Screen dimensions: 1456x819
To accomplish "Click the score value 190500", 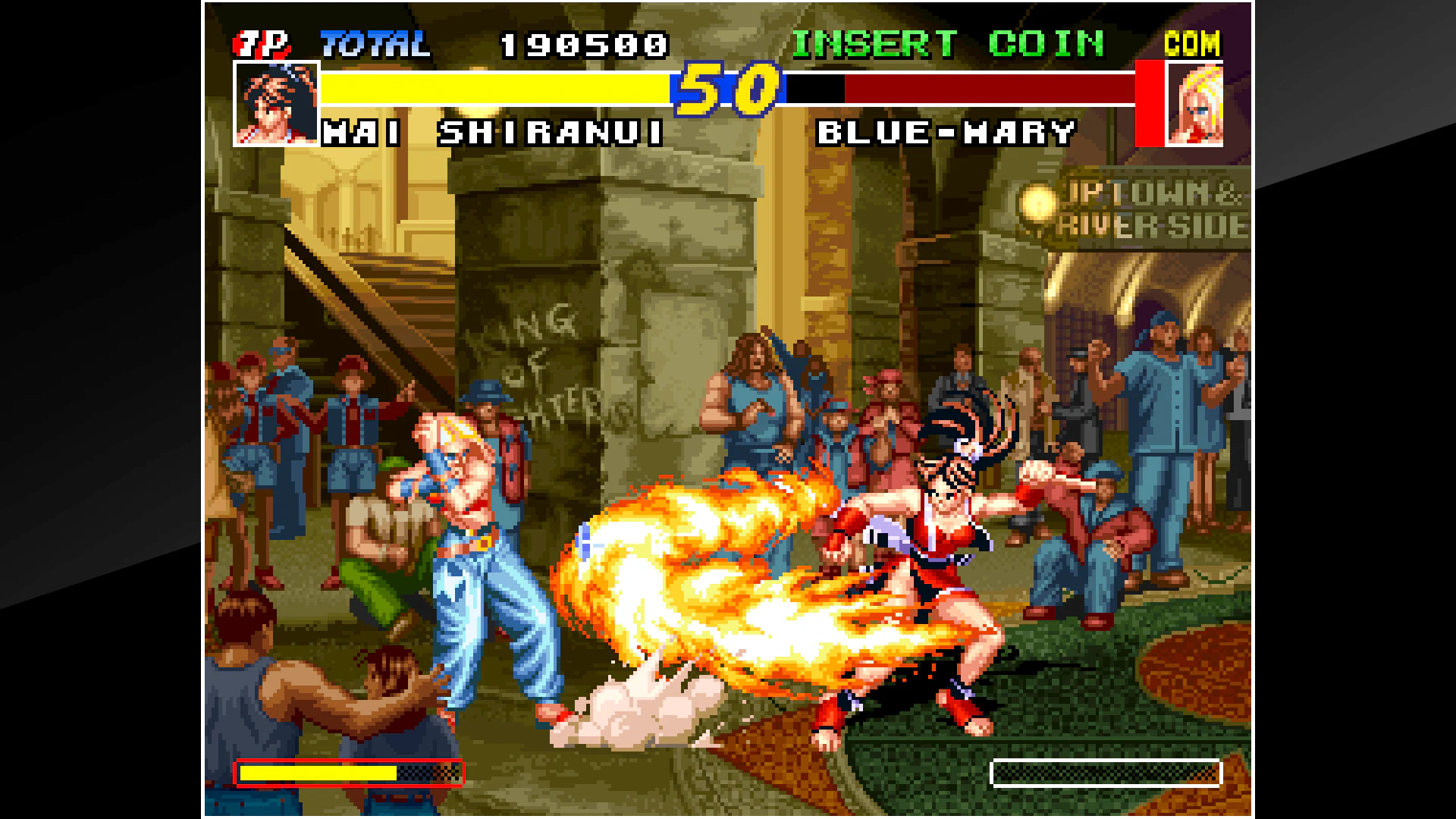I will 584,43.
